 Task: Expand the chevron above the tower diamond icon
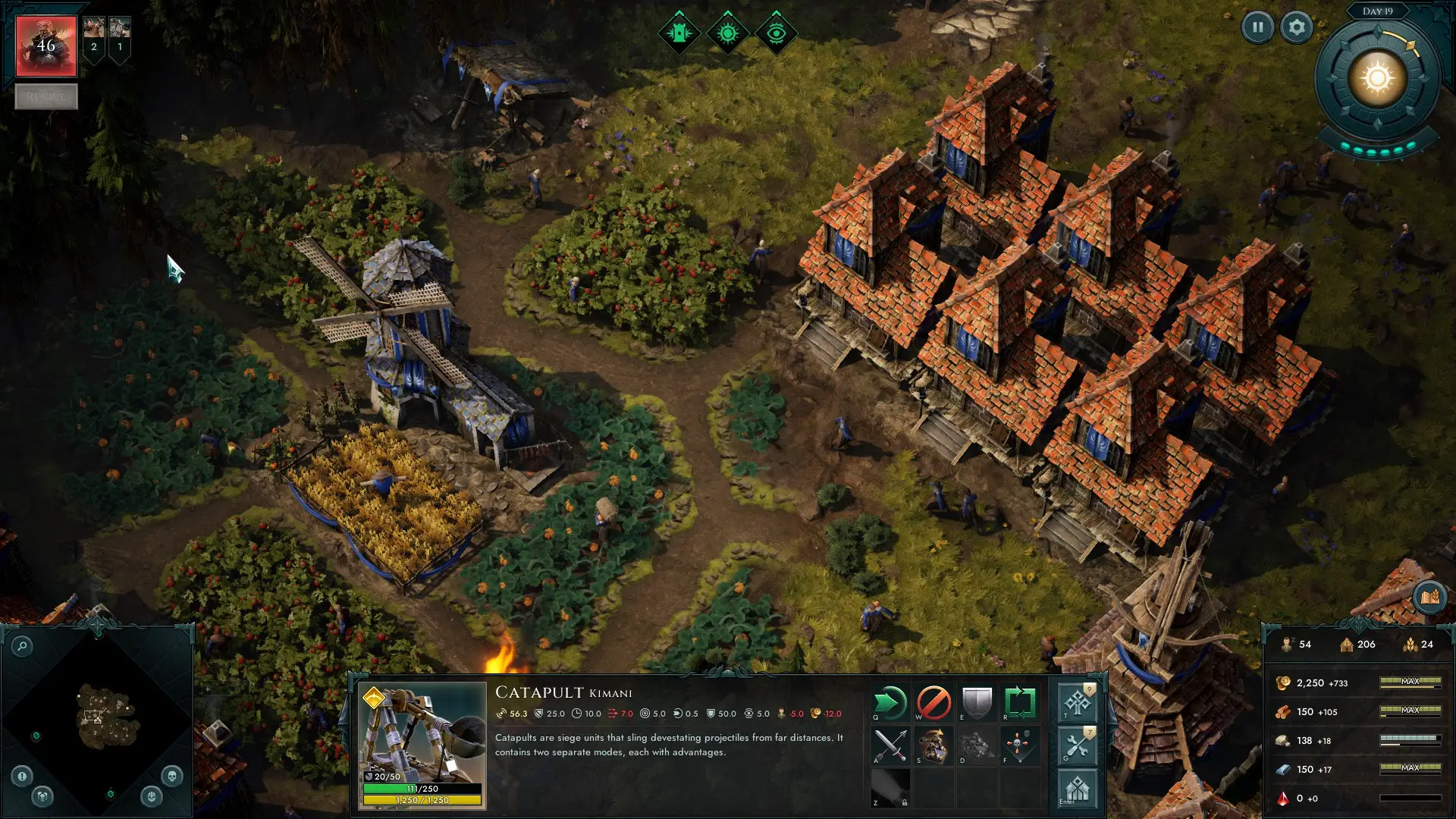point(679,12)
